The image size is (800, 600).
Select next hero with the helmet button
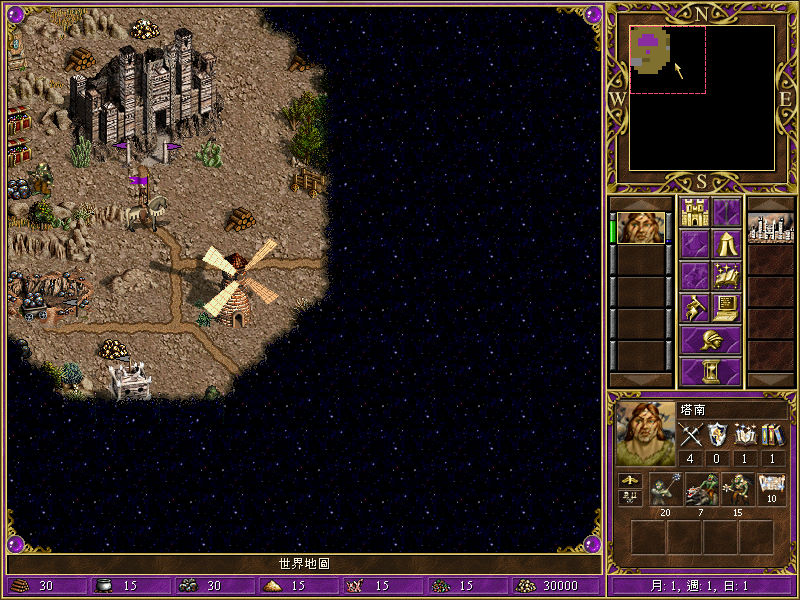click(x=710, y=339)
